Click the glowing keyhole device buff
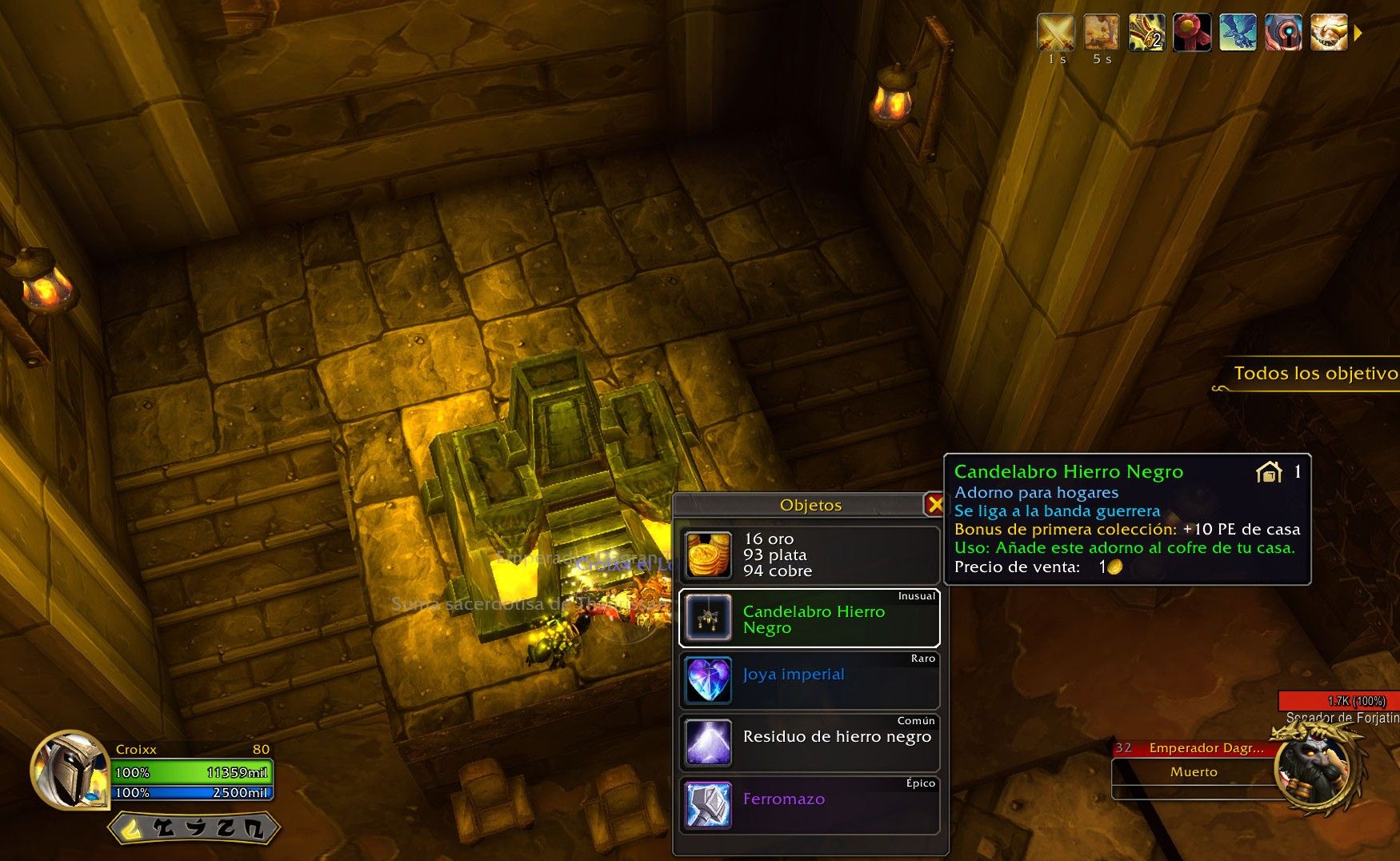Screen dimensions: 1400x861 pyautogui.click(x=1283, y=33)
